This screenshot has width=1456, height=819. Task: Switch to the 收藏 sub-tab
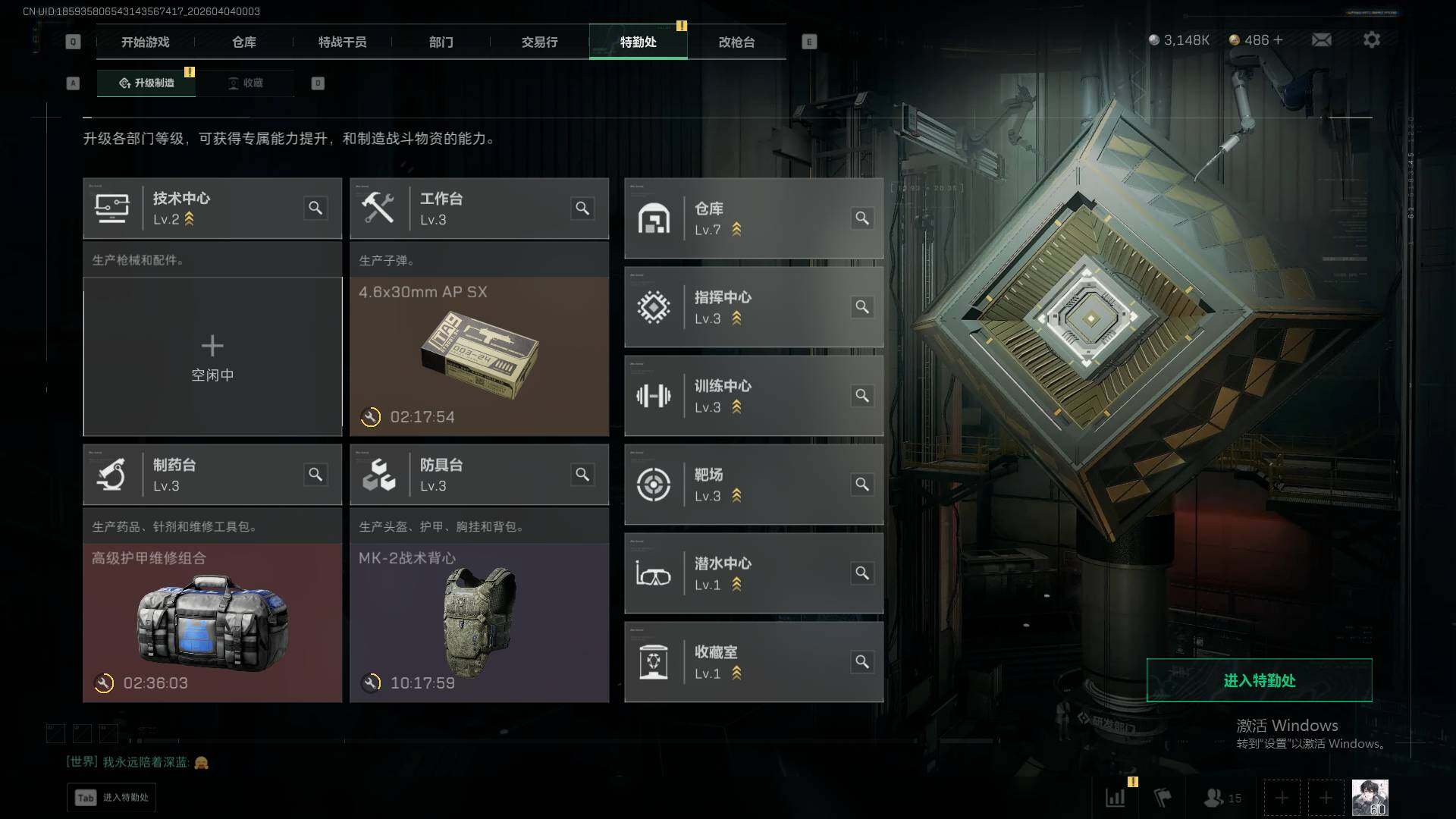(x=246, y=83)
